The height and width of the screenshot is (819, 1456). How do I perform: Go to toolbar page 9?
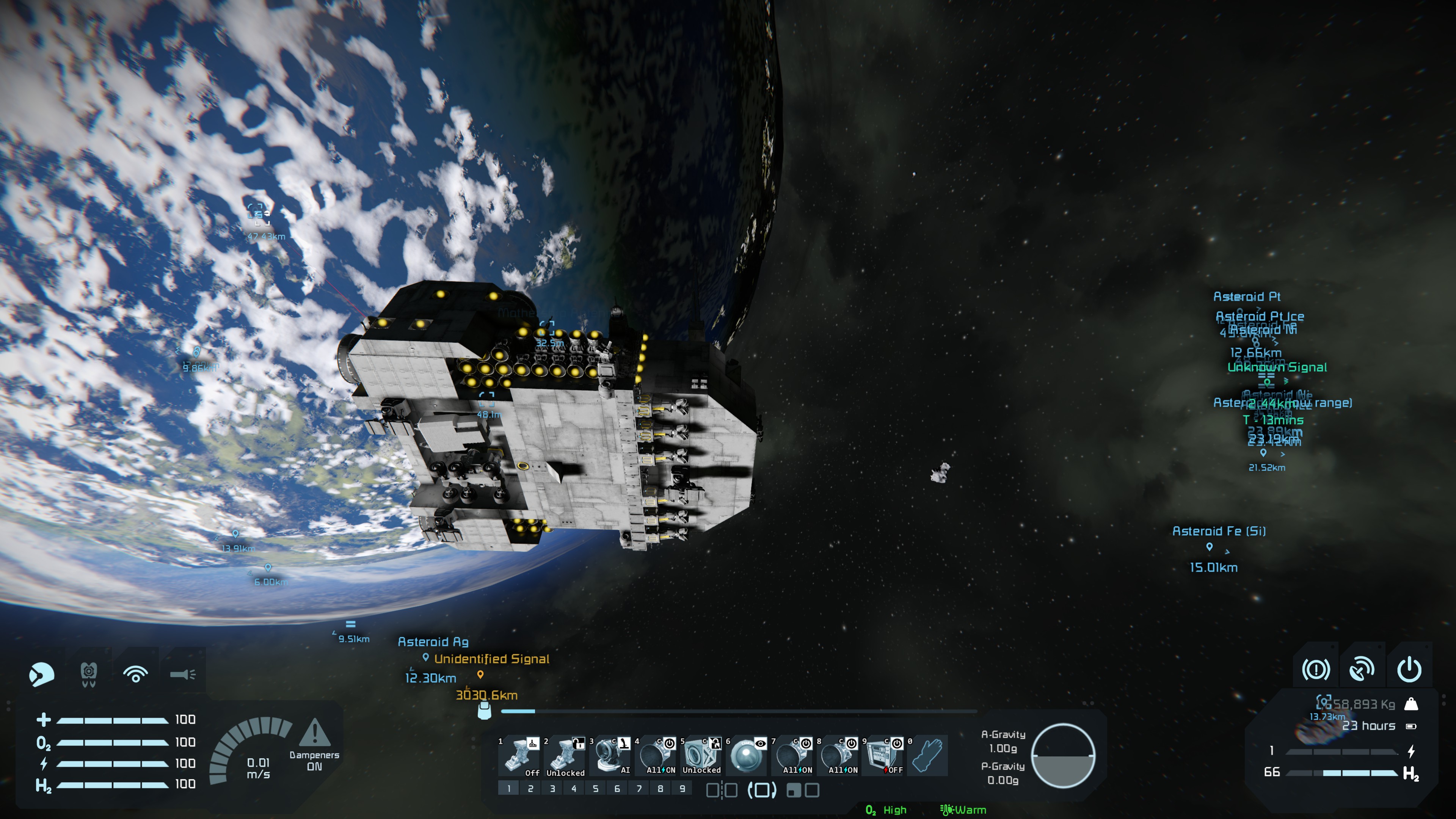coord(682,789)
